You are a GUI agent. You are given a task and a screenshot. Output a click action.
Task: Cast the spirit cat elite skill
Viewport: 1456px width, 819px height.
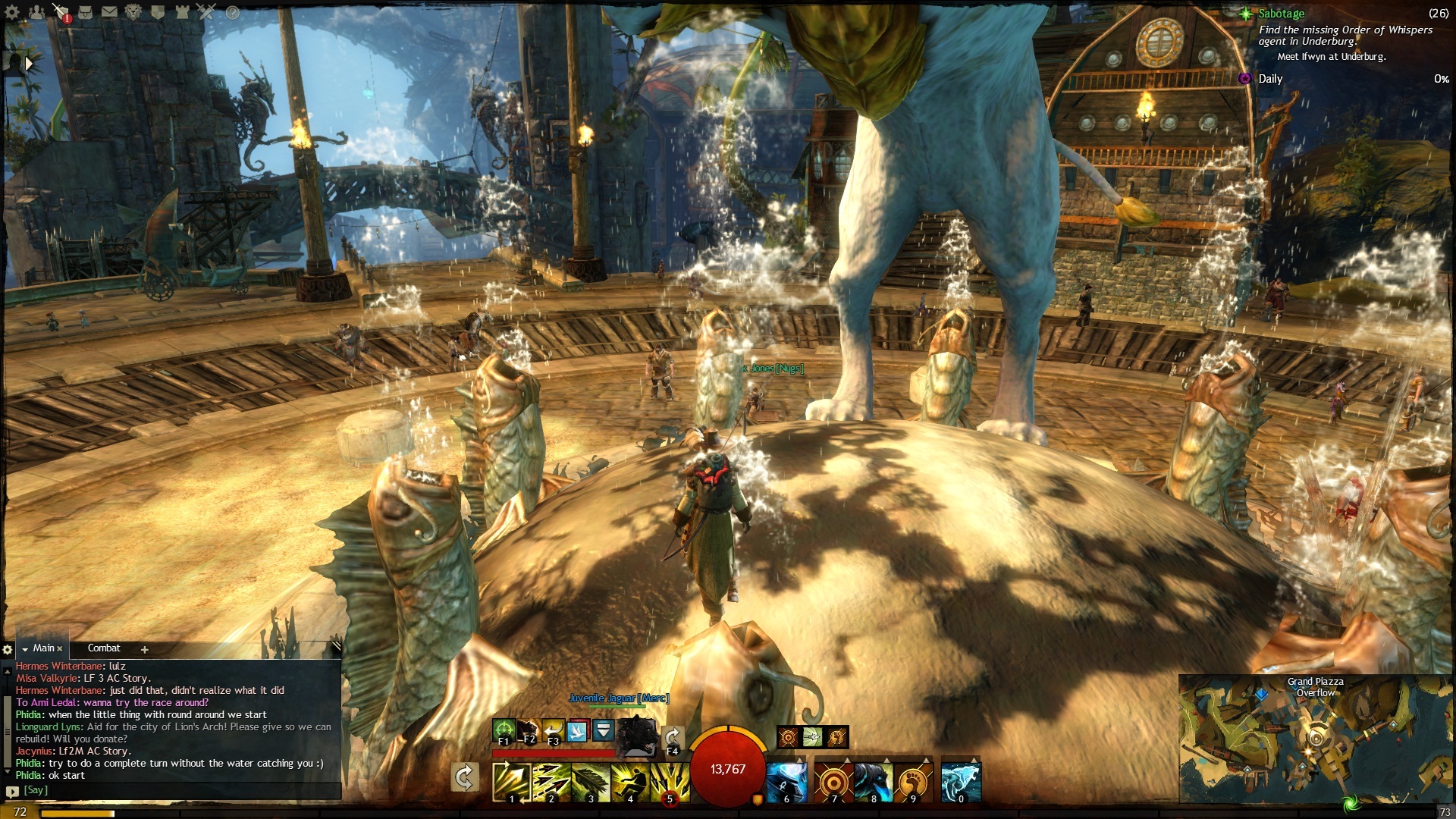pos(961,782)
